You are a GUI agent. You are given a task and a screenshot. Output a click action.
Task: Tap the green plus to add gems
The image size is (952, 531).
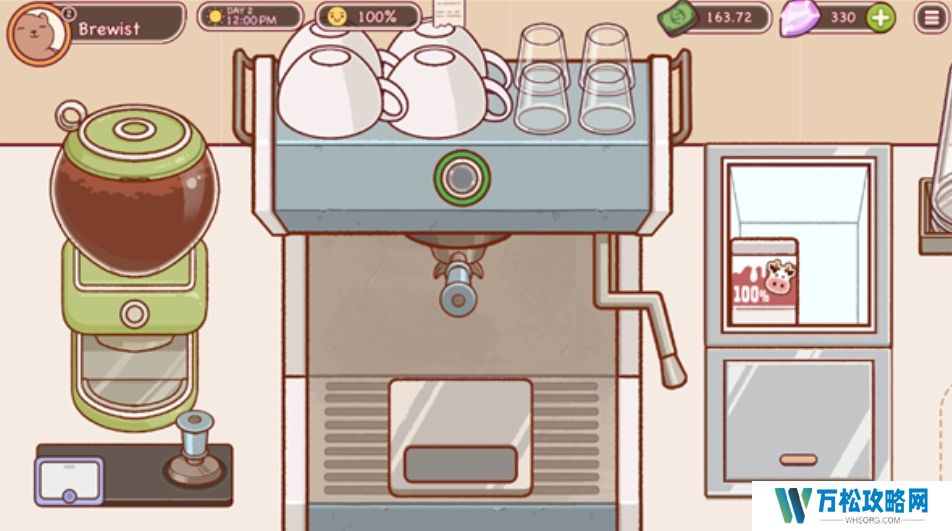(x=880, y=17)
